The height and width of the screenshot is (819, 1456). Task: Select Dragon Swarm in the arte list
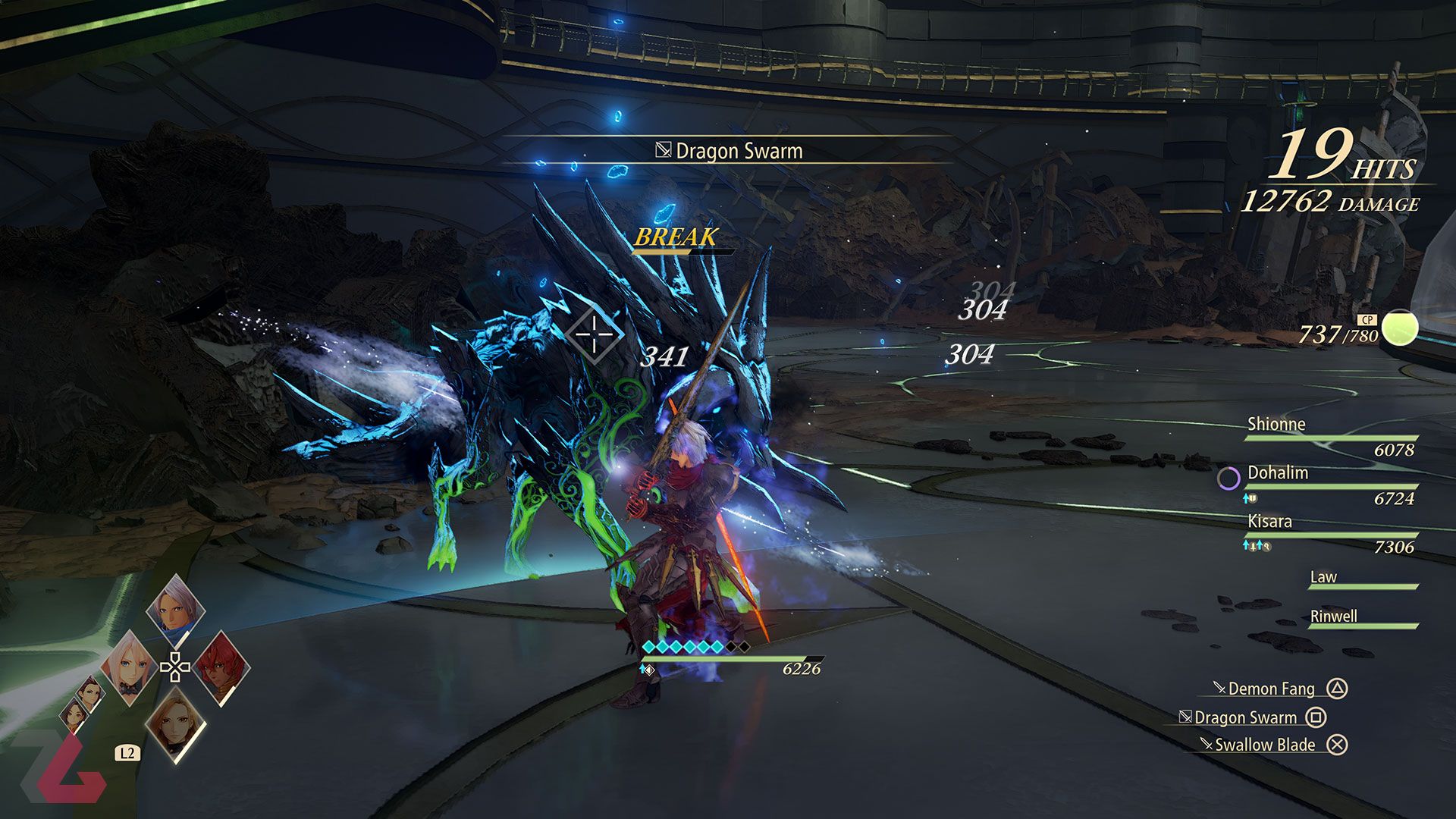click(x=1245, y=717)
